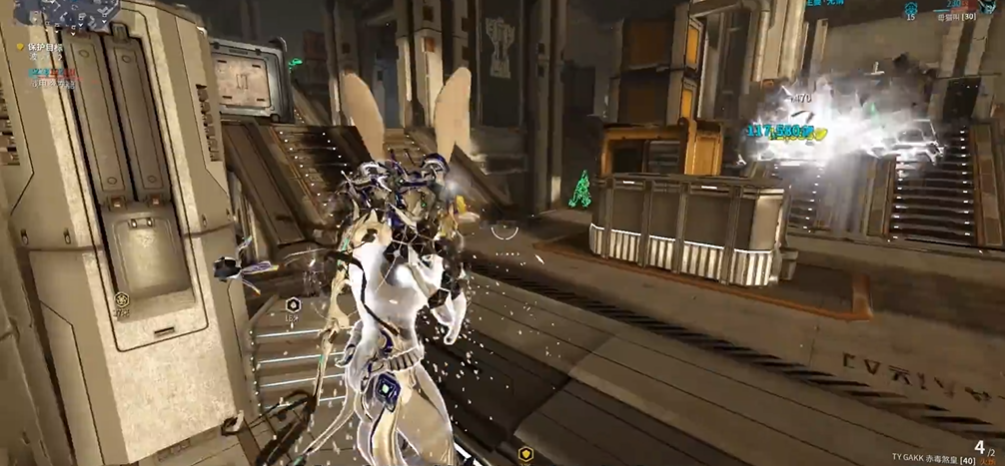Click the blue buff icon showing 15
This screenshot has height=466, width=1005.
coord(911,8)
